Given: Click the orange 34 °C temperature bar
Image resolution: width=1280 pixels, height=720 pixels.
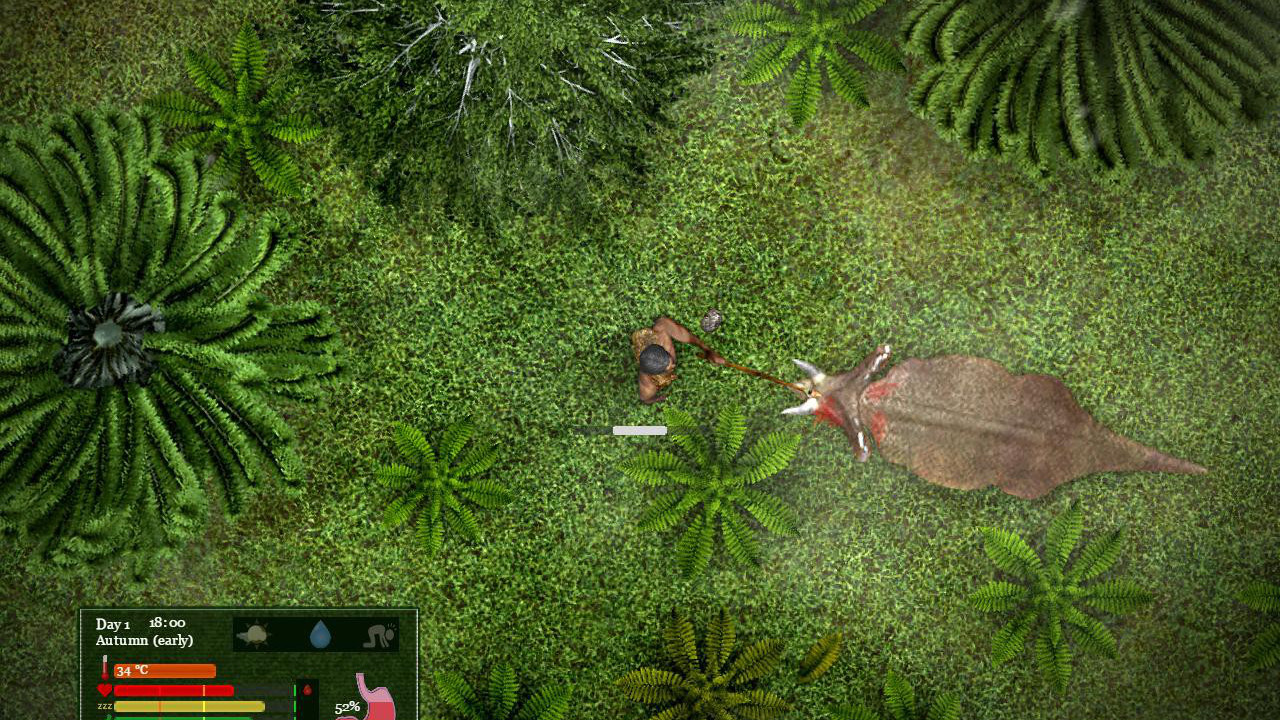Looking at the screenshot, I should [165, 670].
